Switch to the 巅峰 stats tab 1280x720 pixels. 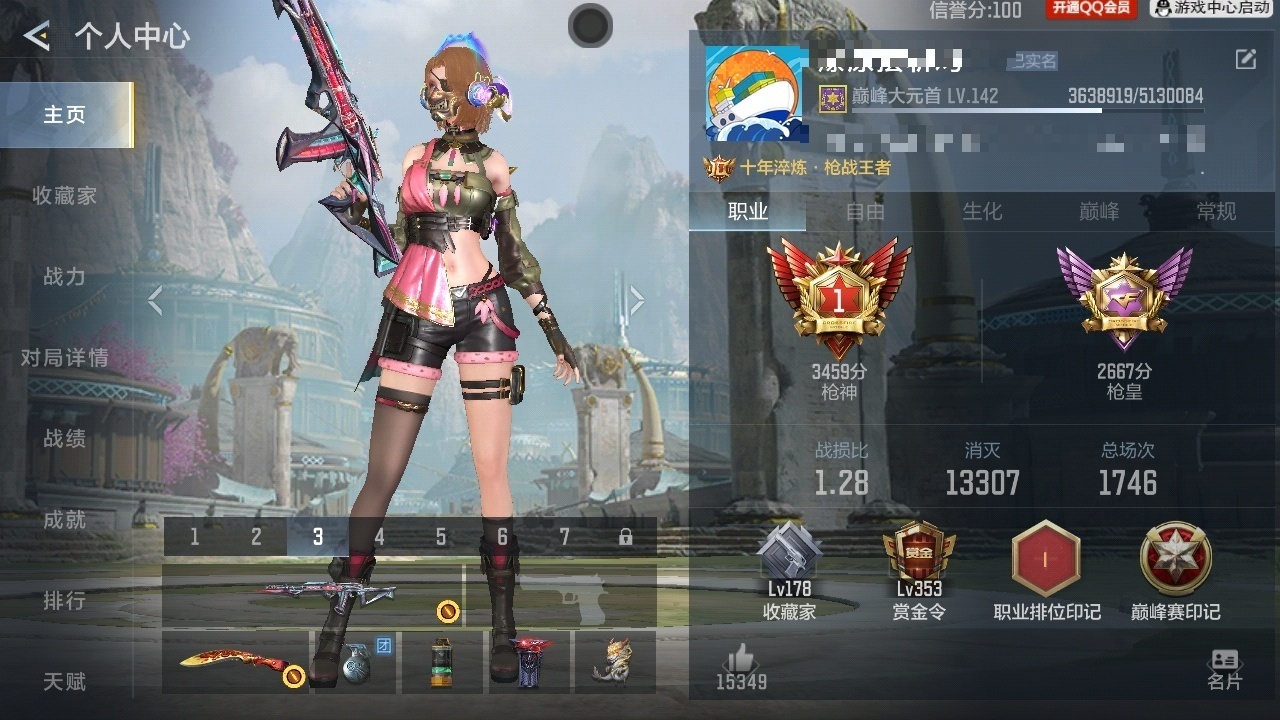pyautogui.click(x=1099, y=212)
